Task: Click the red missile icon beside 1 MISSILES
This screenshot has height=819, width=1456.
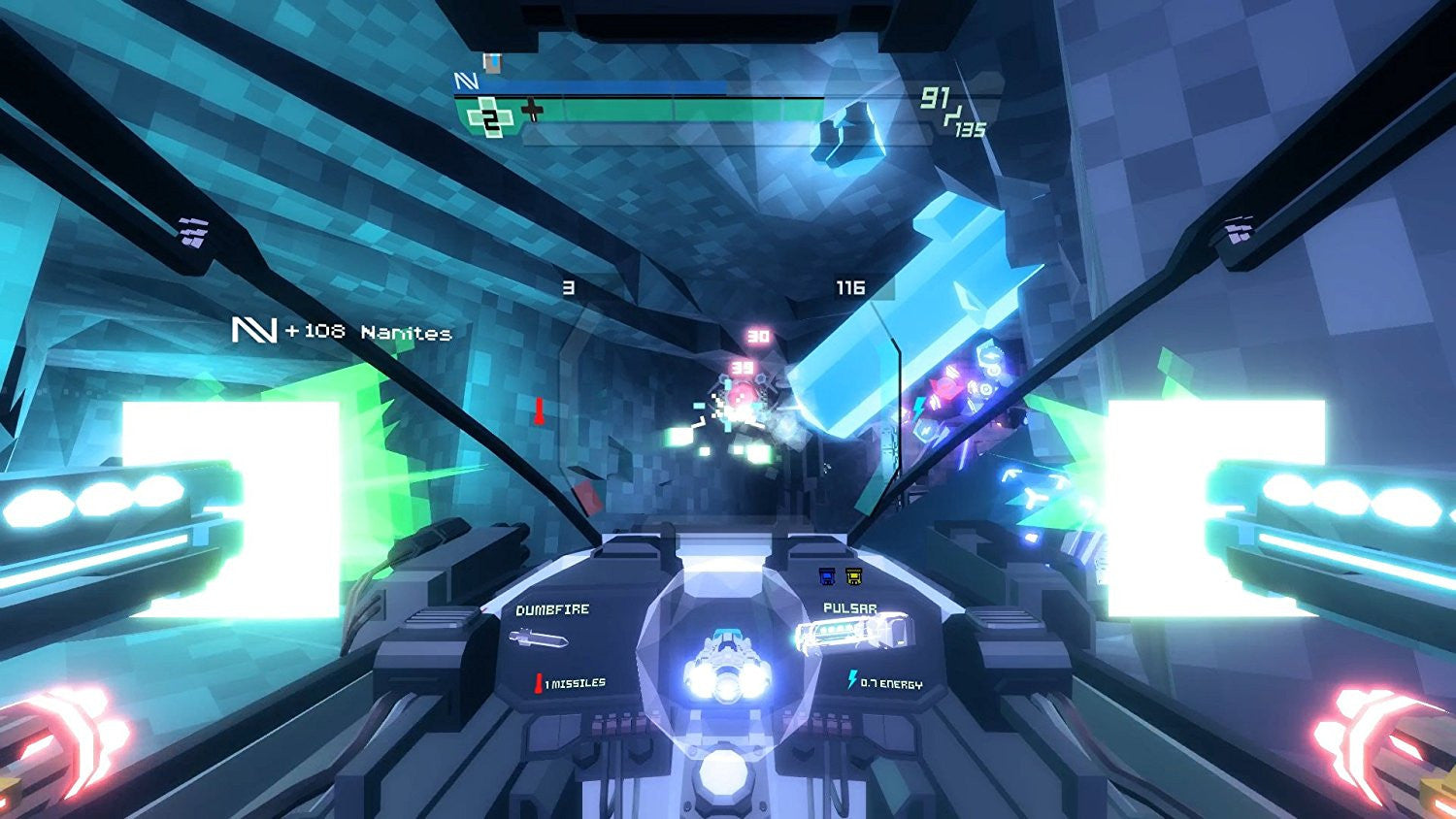Action: coord(539,681)
